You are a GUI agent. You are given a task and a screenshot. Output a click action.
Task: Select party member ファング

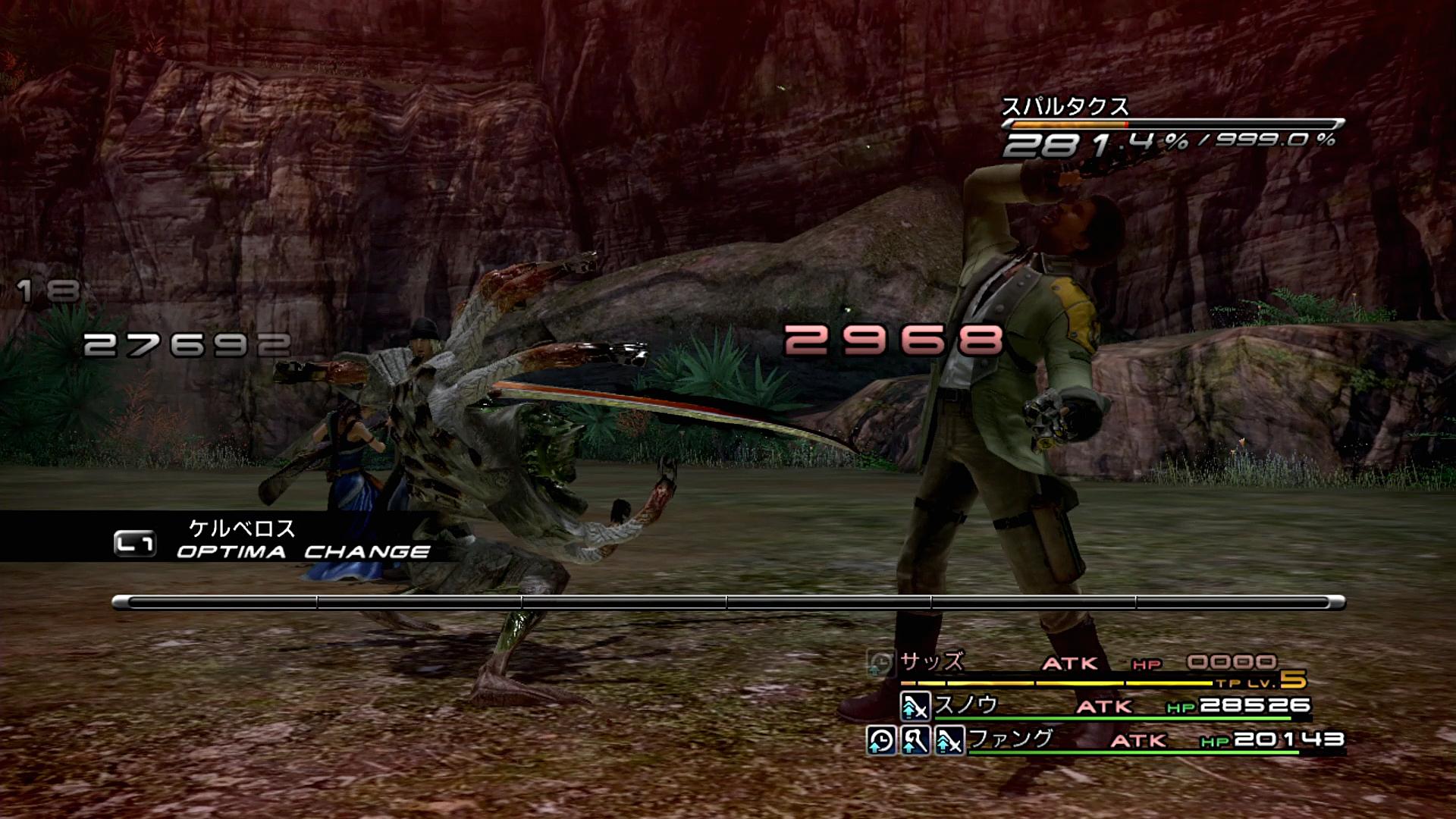[1011, 738]
